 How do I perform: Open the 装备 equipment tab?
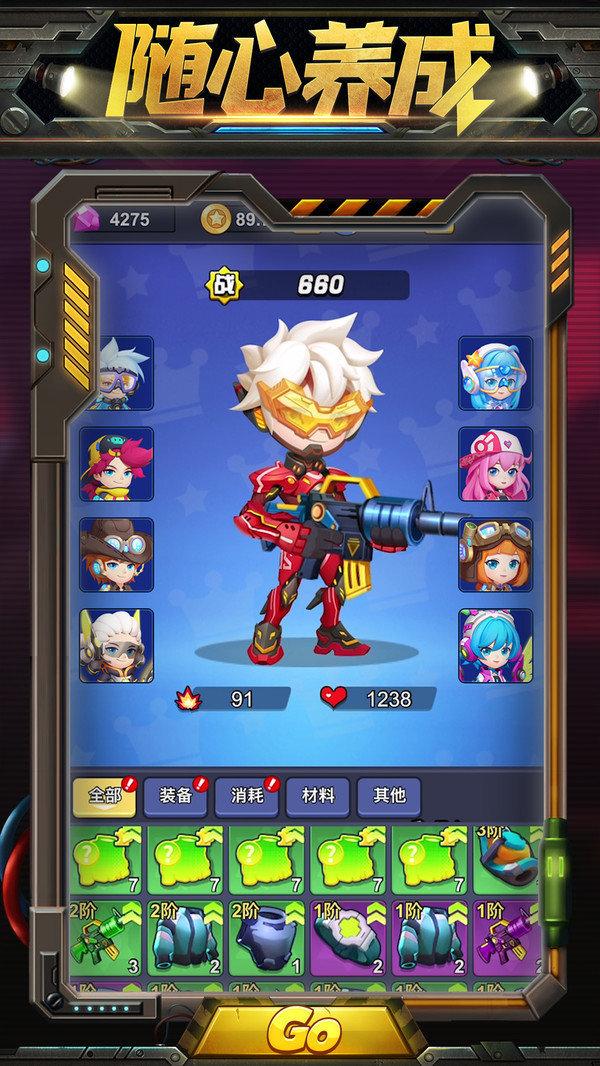(175, 796)
